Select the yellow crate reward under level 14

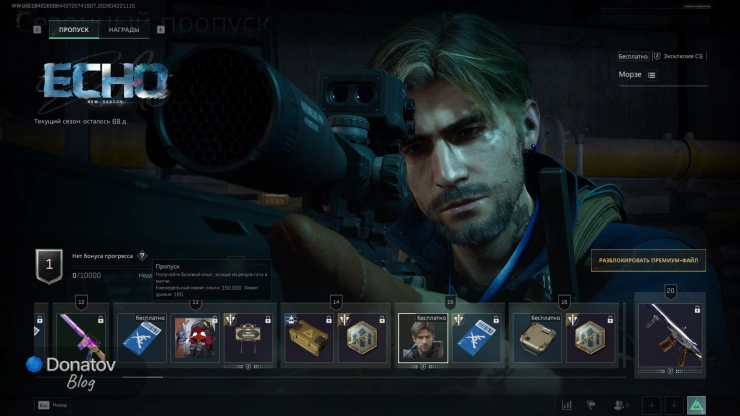coord(307,338)
